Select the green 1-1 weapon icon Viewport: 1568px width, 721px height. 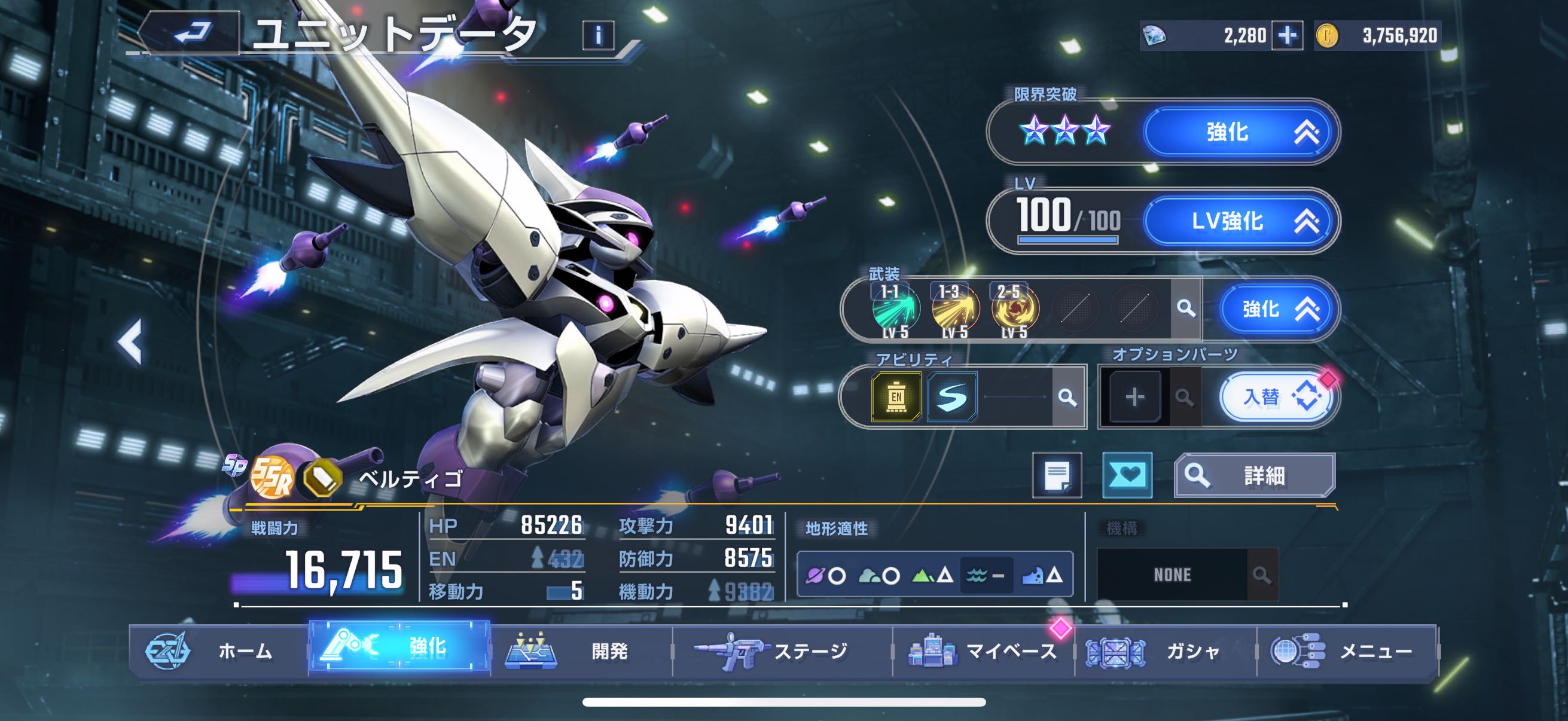pyautogui.click(x=895, y=308)
